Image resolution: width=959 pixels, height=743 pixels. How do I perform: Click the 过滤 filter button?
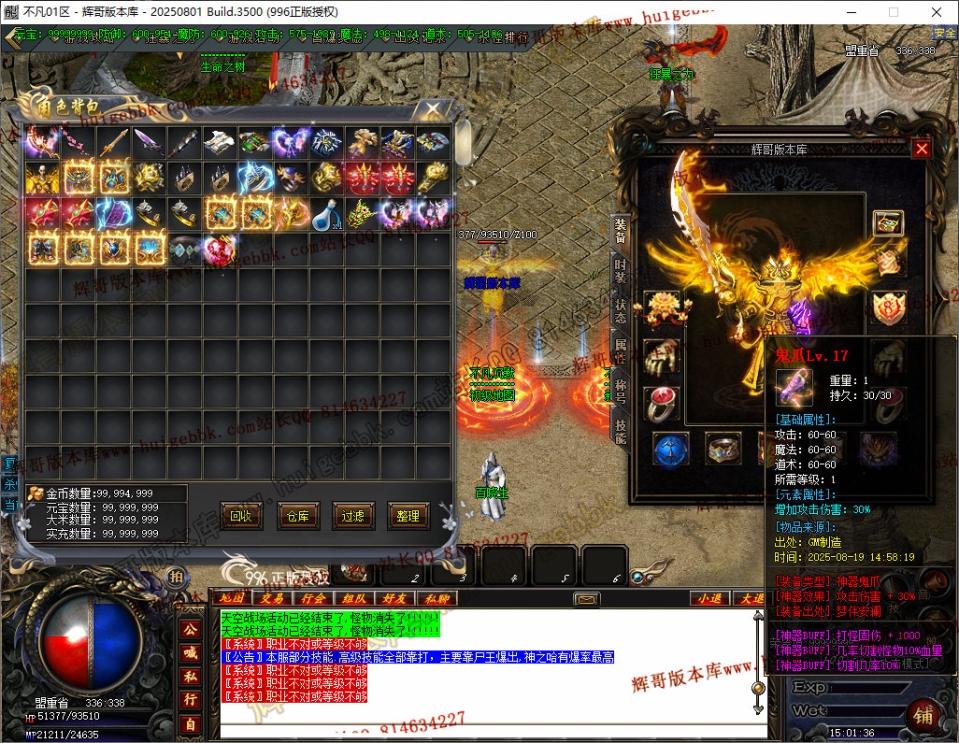pos(352,516)
